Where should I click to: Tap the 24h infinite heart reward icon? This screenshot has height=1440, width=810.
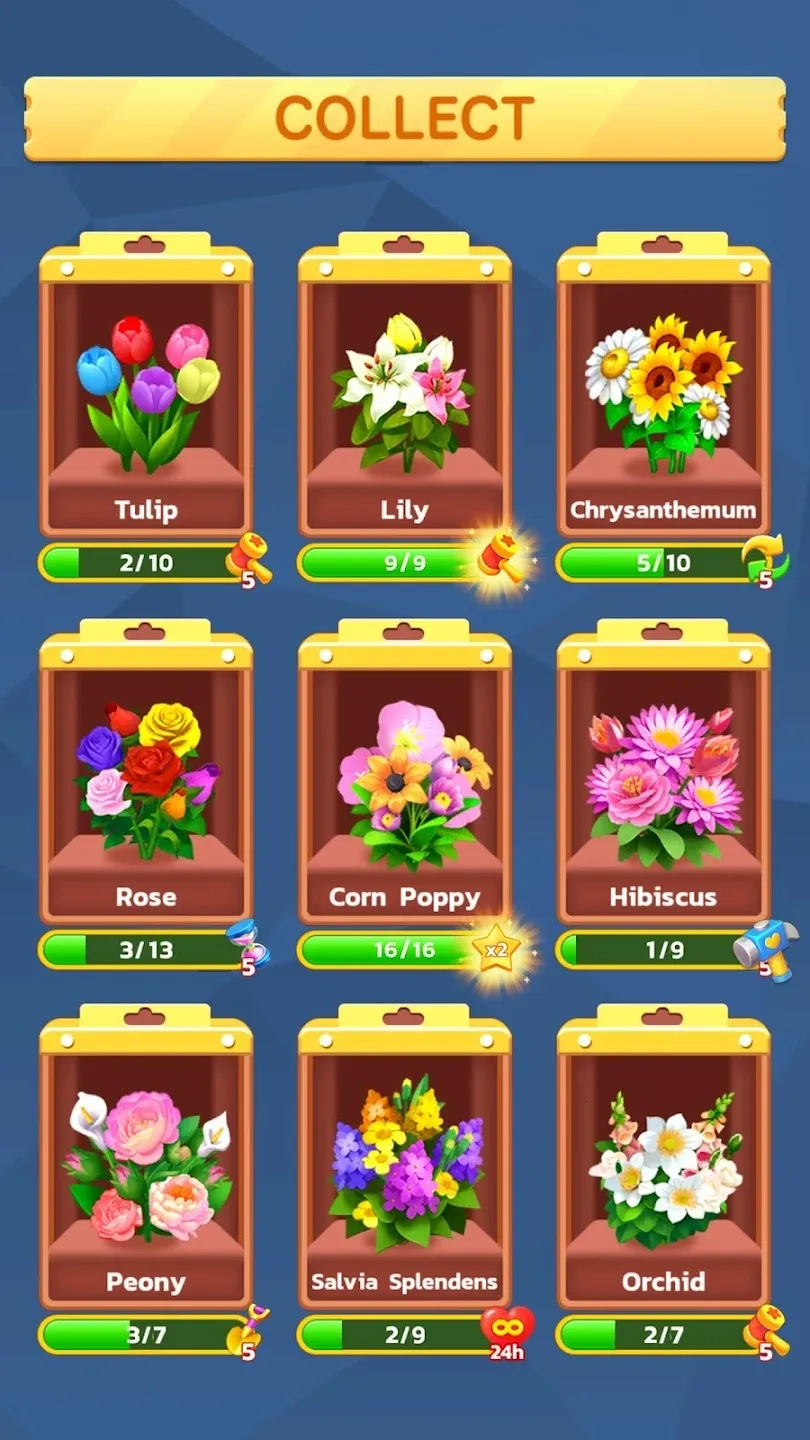coord(507,1332)
